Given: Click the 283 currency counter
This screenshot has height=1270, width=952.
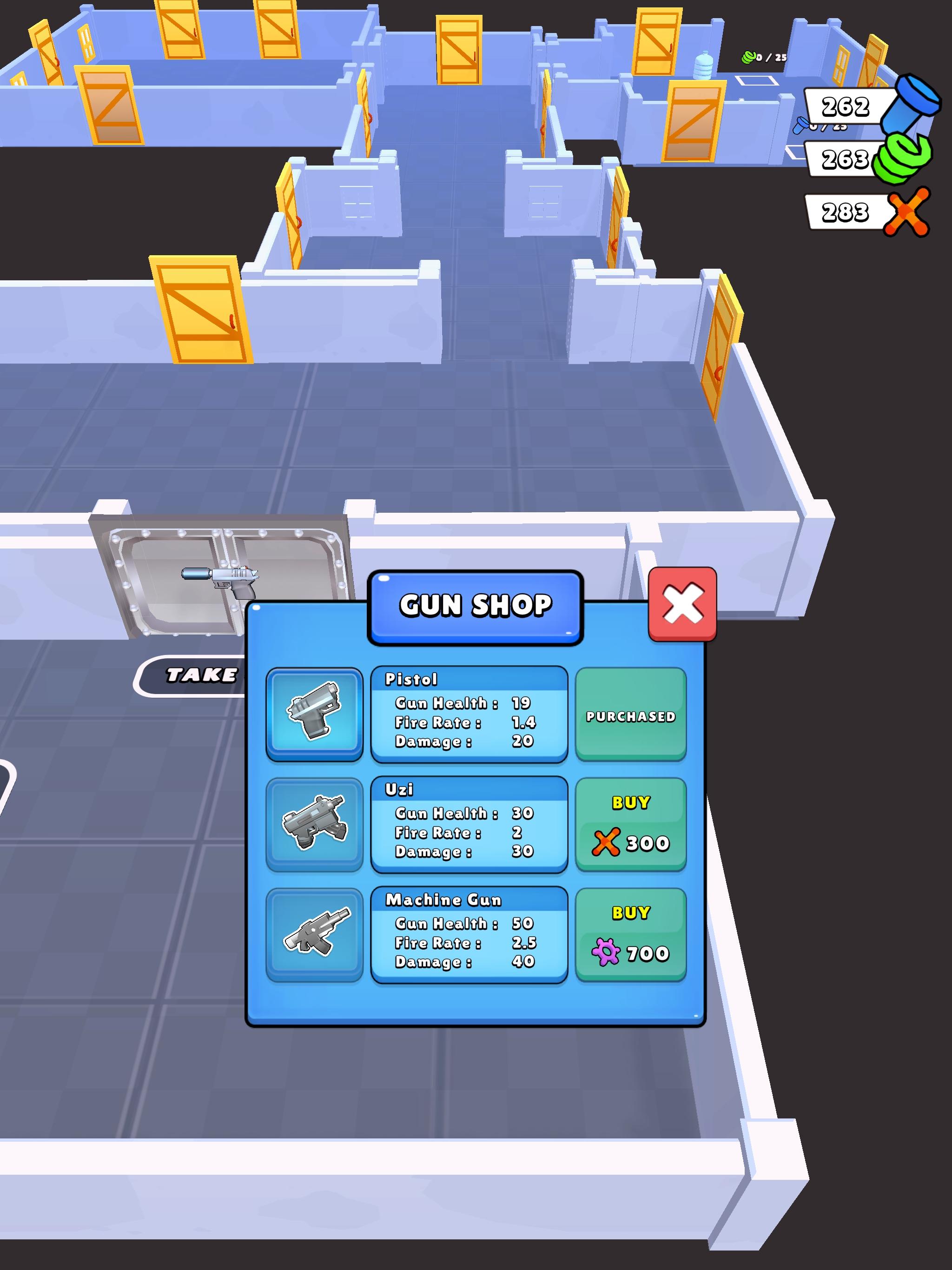Looking at the screenshot, I should click(x=845, y=213).
